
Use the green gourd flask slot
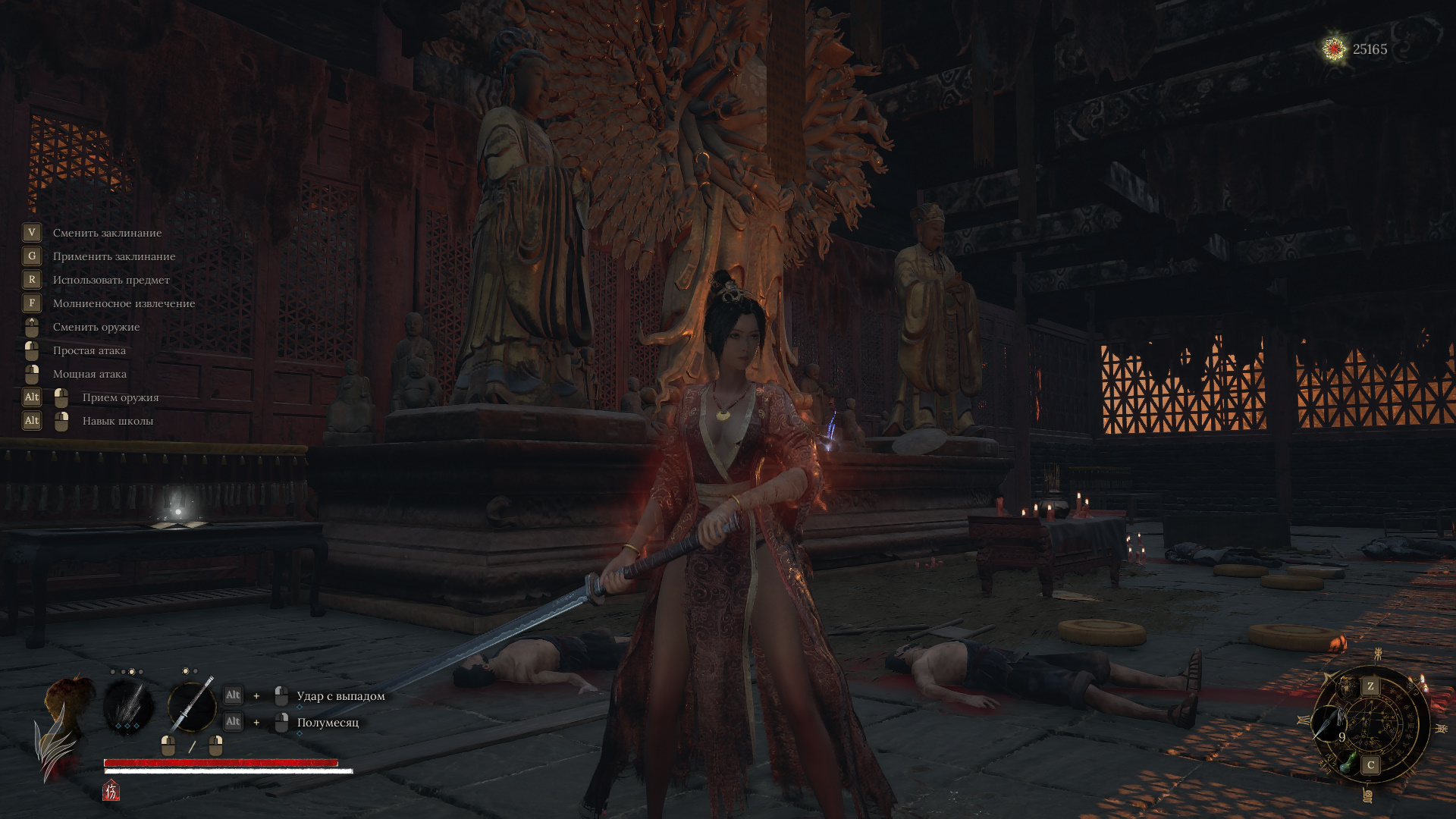[1349, 761]
